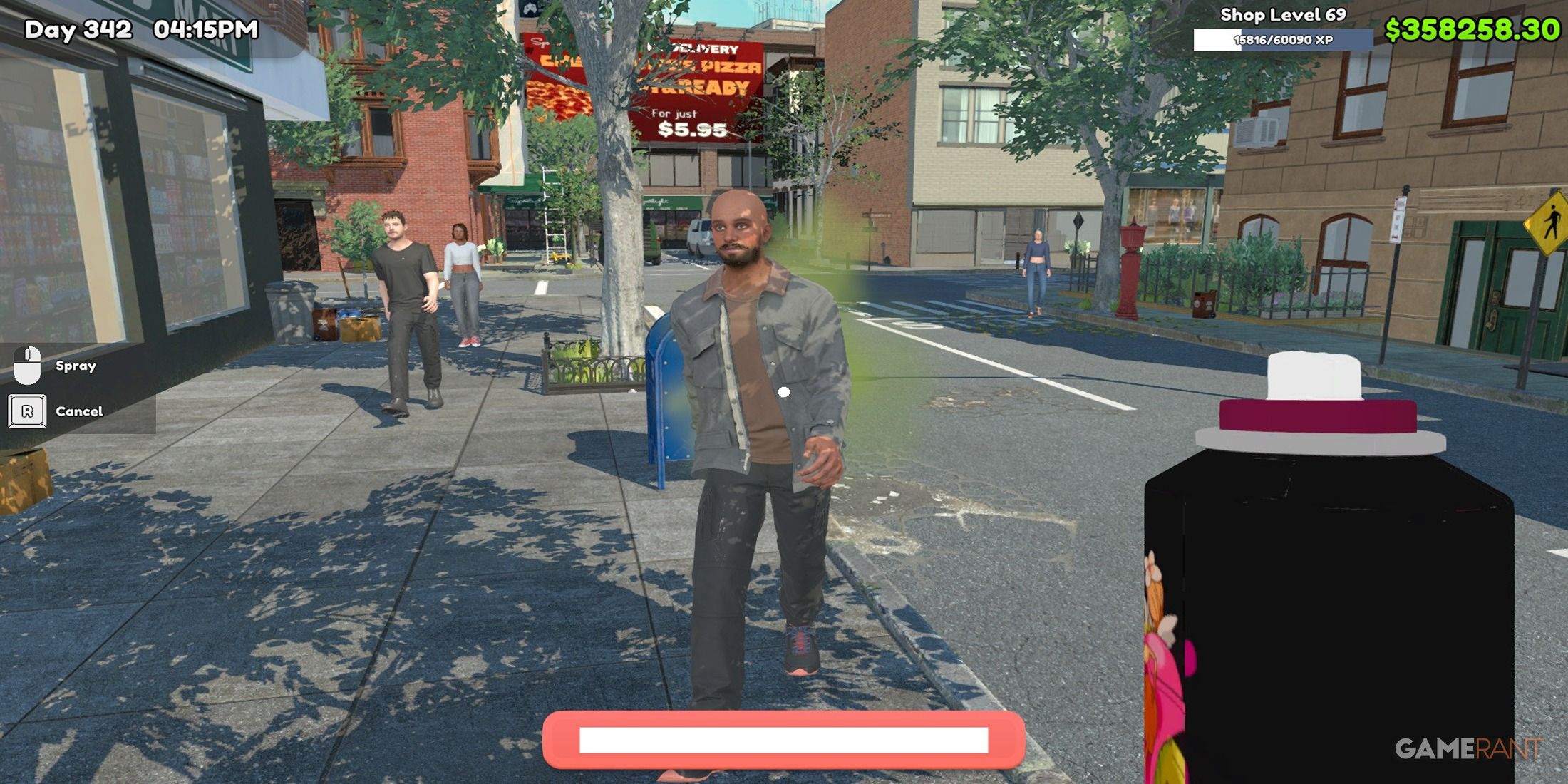The width and height of the screenshot is (1568, 784).
Task: Click the mouse icon for Spray action
Action: point(29,366)
